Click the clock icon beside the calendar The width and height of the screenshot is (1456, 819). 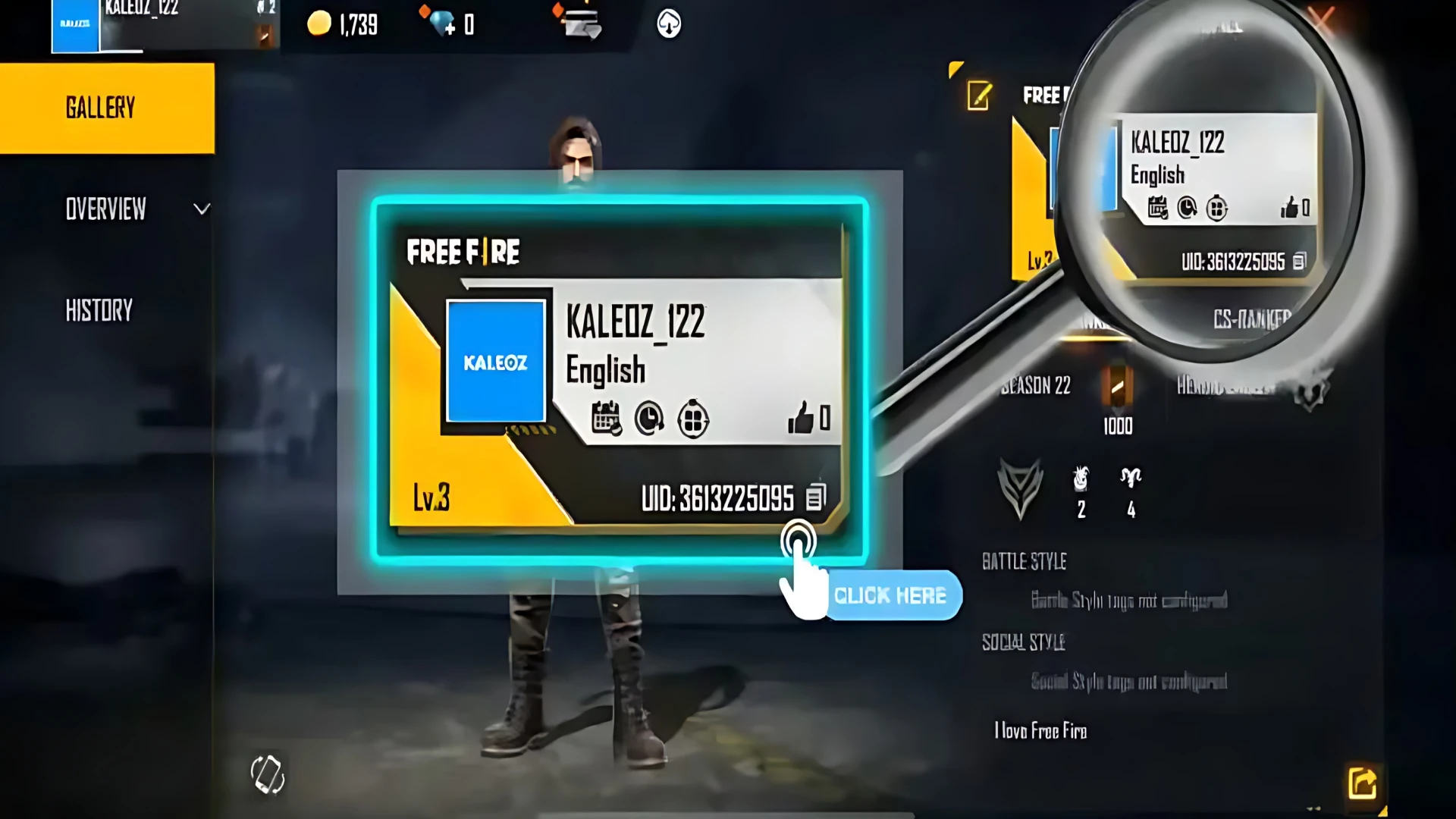point(649,419)
